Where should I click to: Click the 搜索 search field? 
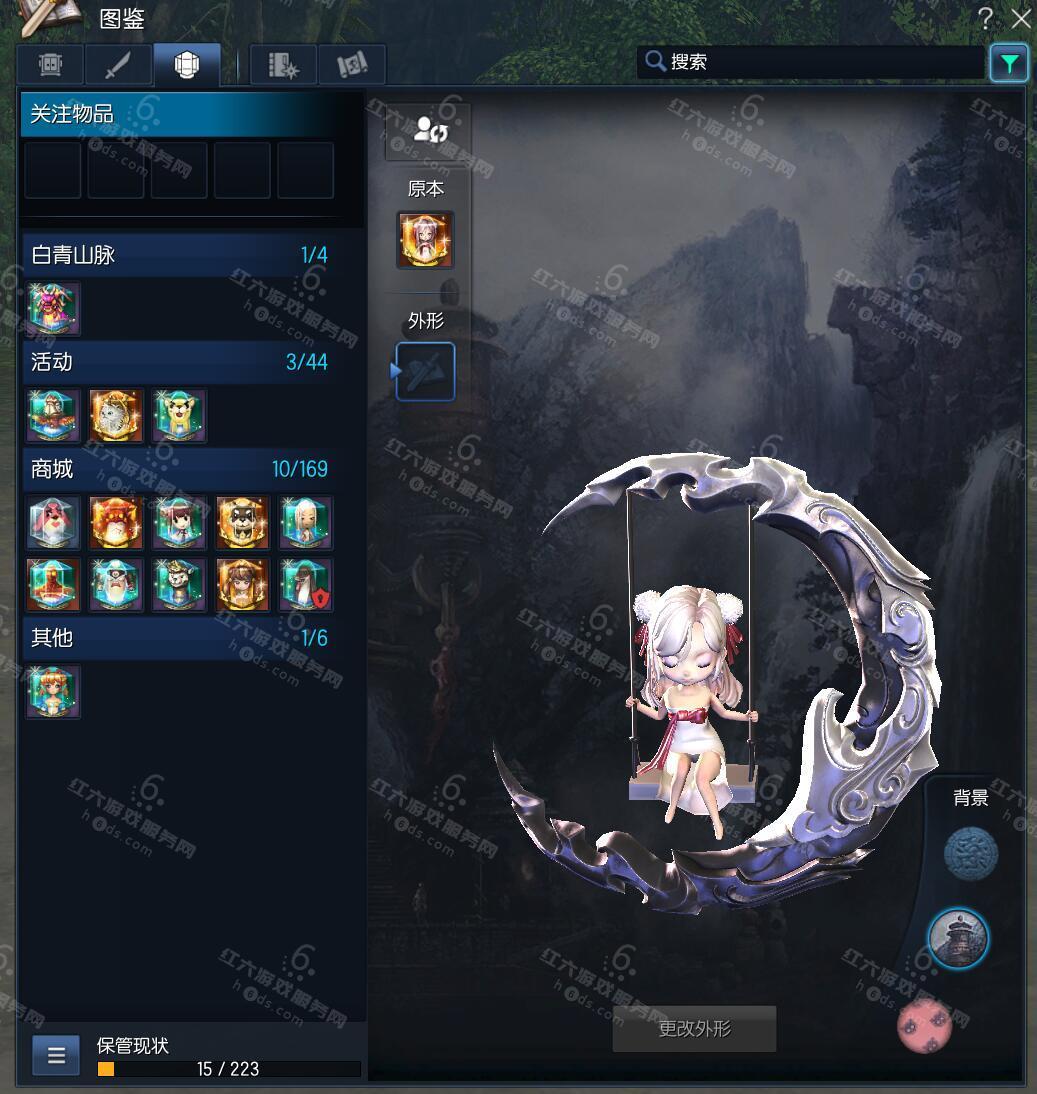click(810, 62)
